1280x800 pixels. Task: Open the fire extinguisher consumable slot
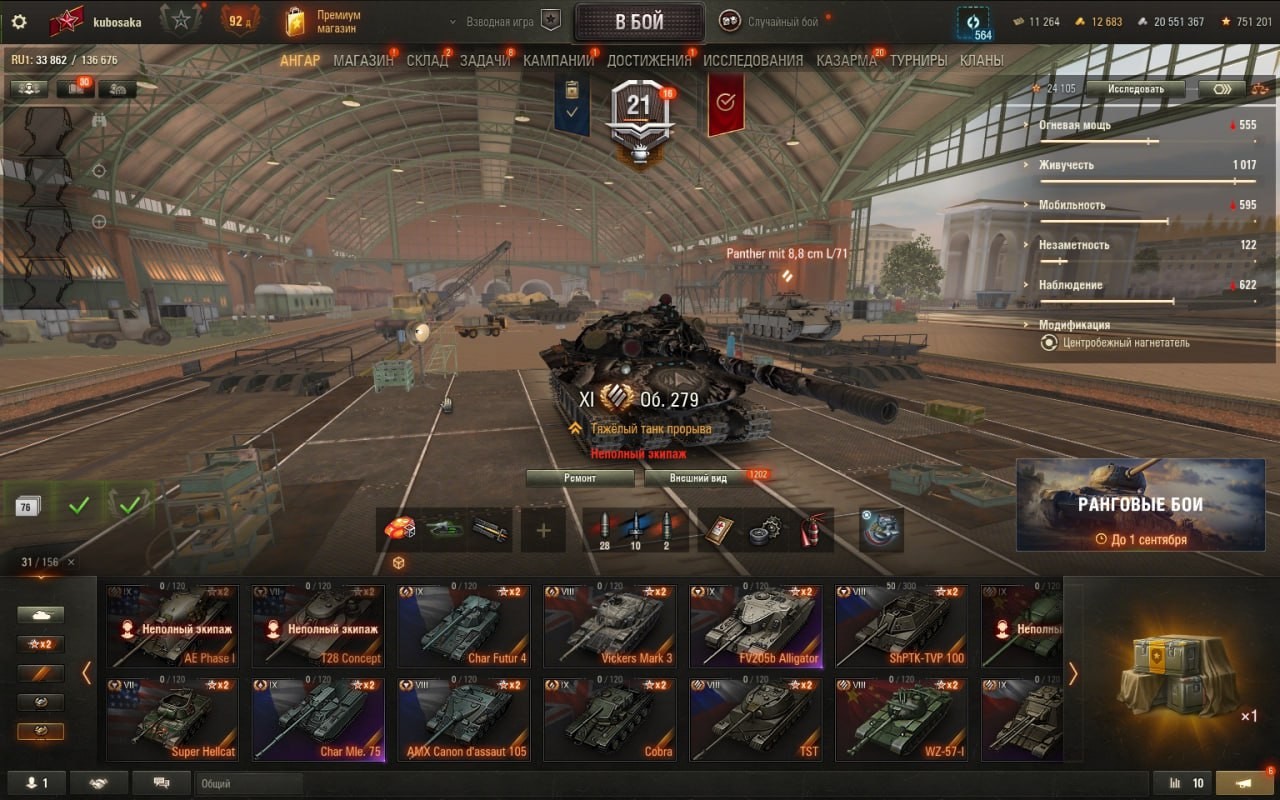click(x=810, y=530)
